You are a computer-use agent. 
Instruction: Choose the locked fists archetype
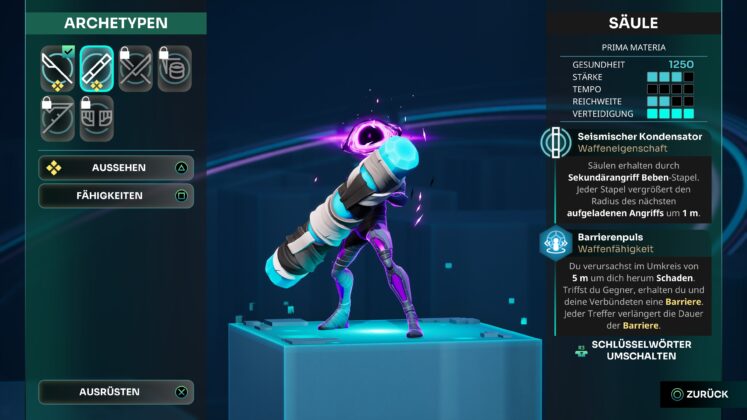97,116
